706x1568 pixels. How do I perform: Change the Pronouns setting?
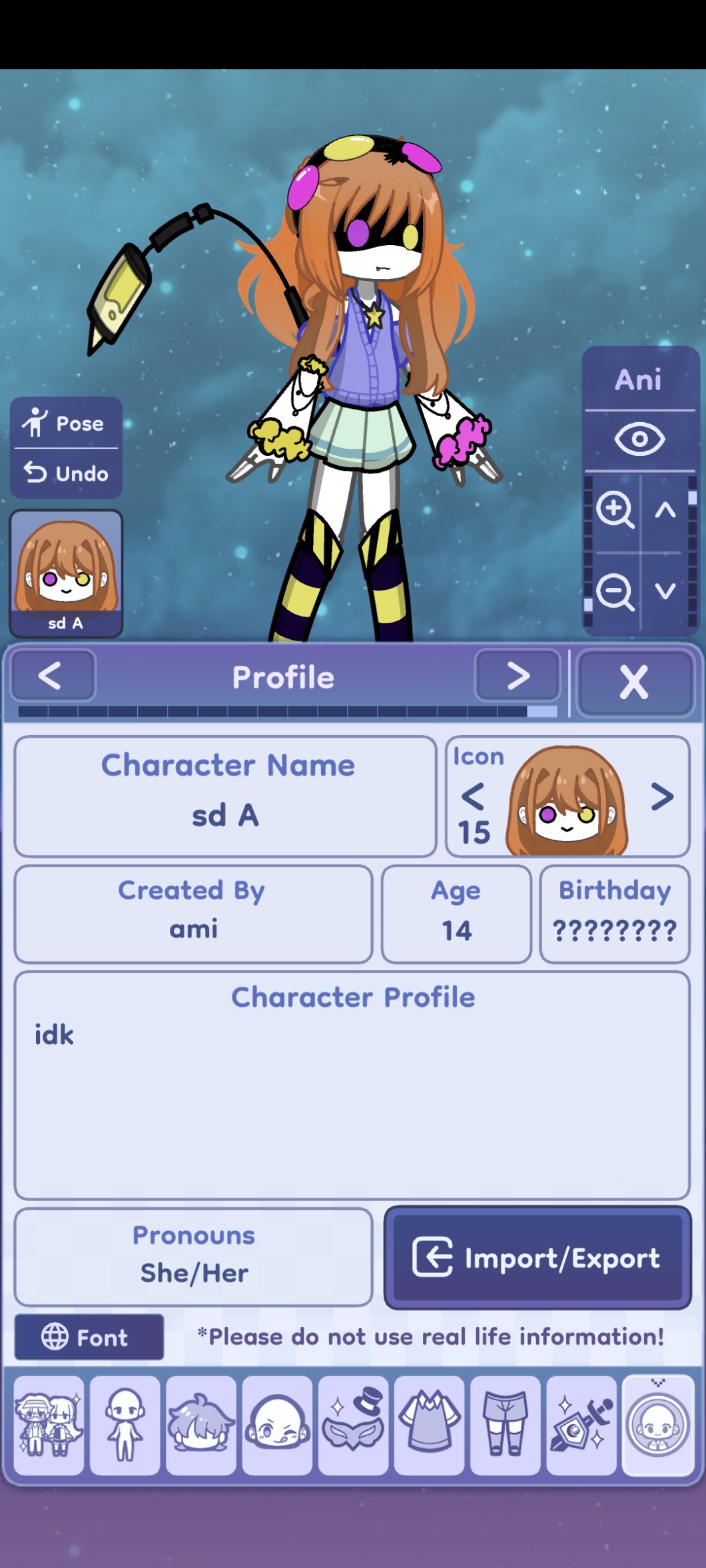pos(193,1256)
